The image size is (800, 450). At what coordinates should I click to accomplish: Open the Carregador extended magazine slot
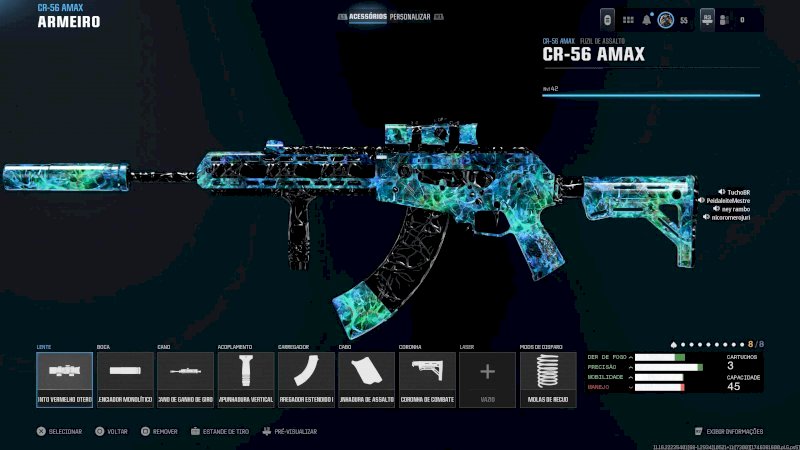(306, 379)
